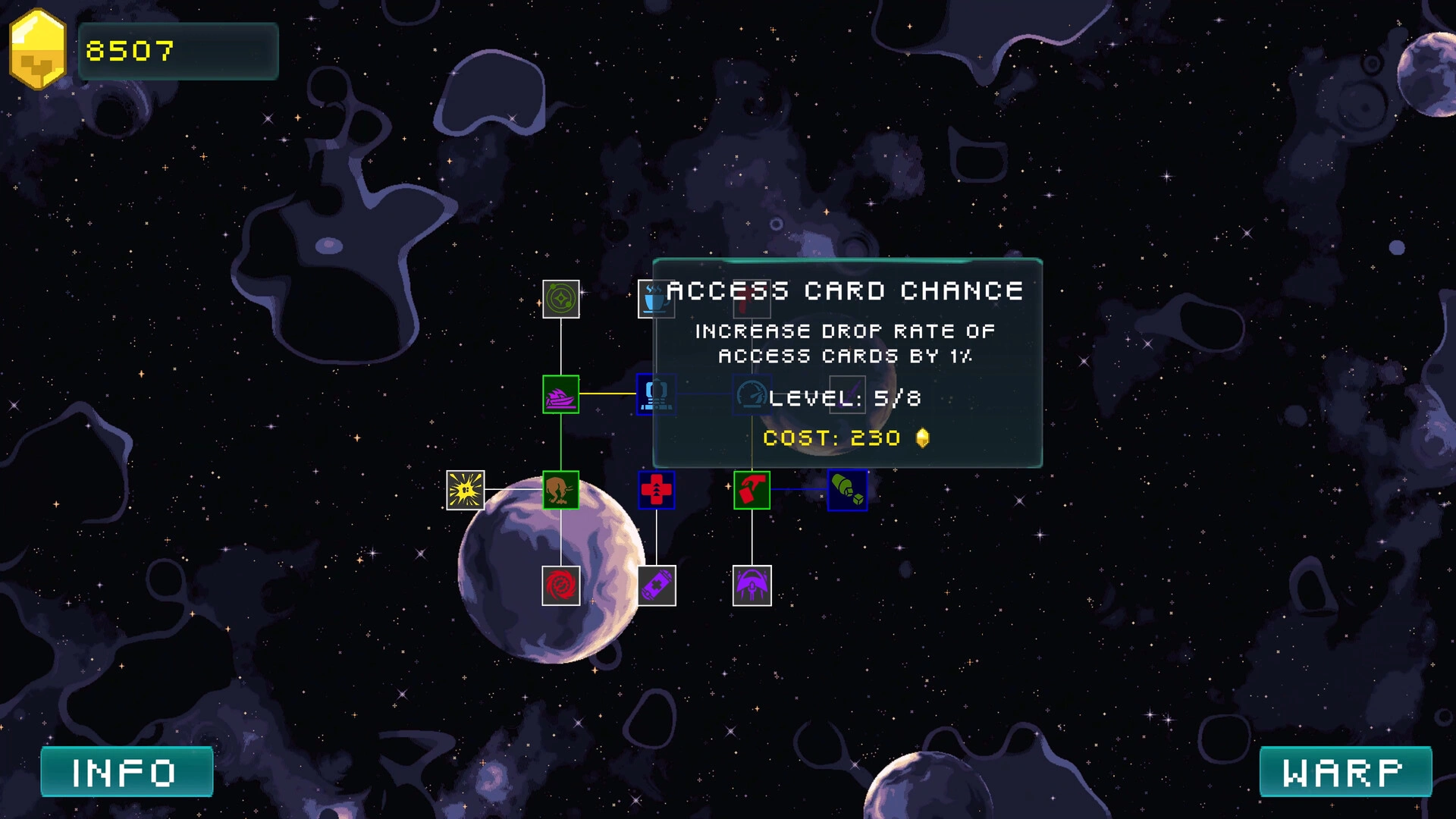Upgrade the red medical cross node

click(x=657, y=490)
